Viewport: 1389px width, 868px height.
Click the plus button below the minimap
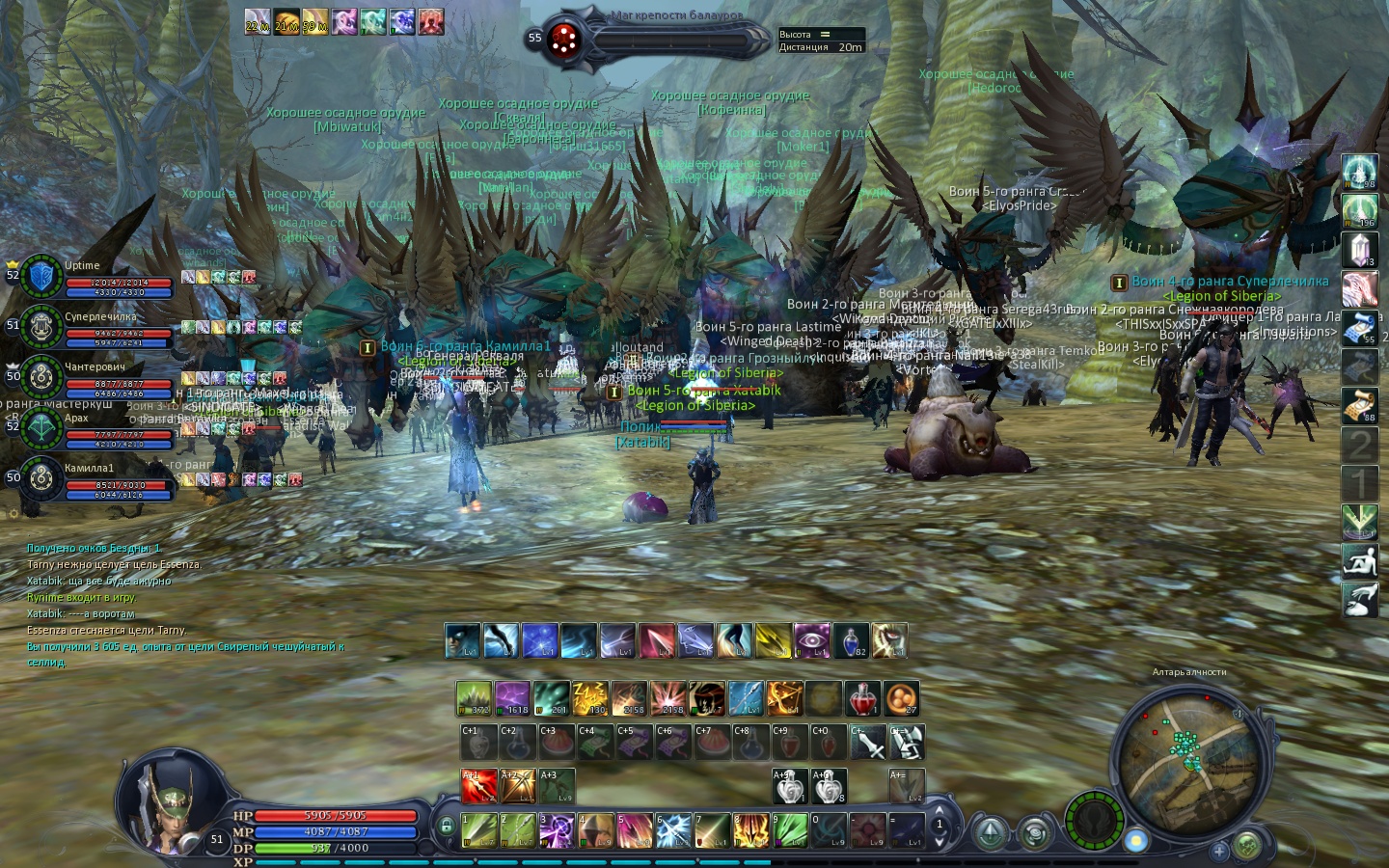[1219, 851]
